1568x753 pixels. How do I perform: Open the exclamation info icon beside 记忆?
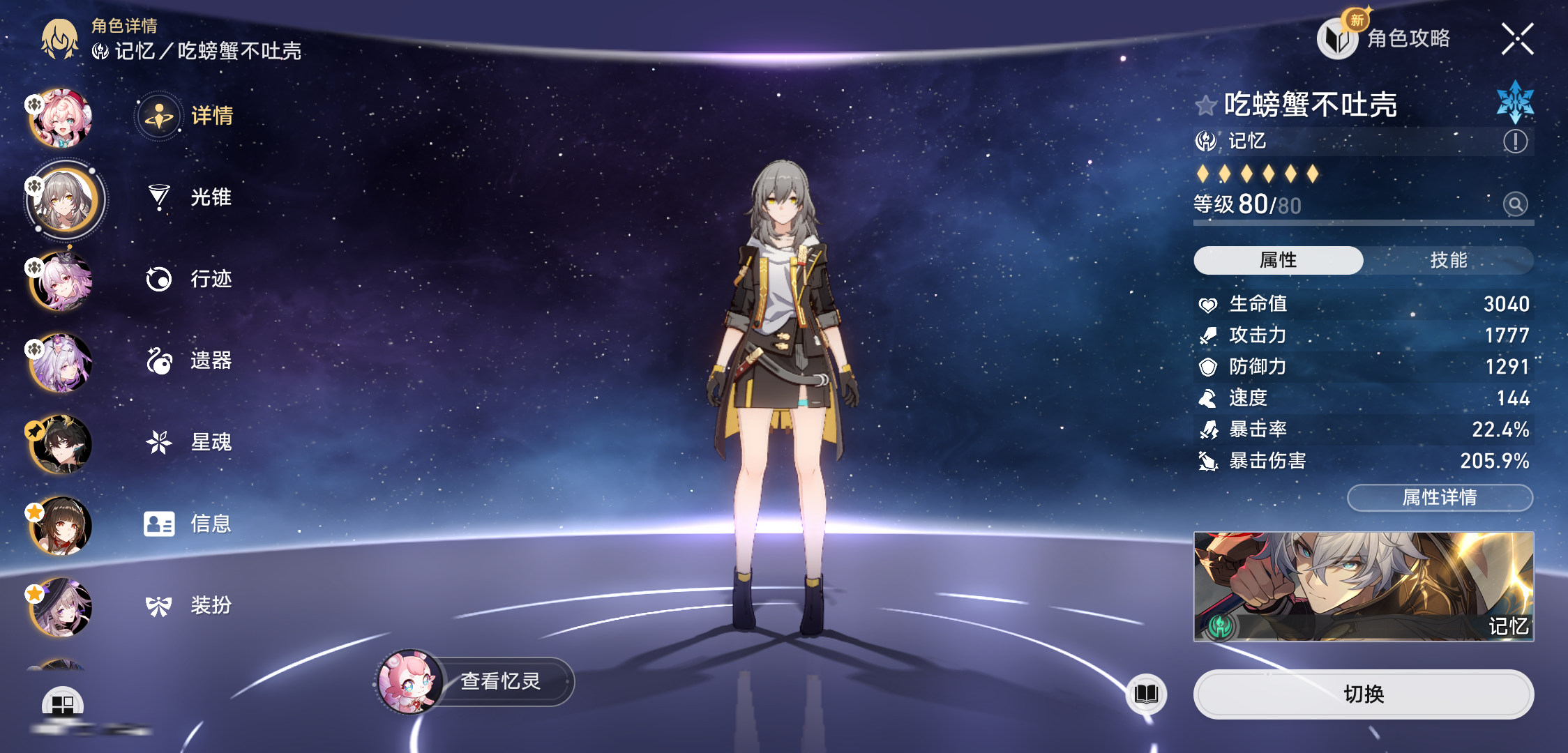tap(1515, 142)
